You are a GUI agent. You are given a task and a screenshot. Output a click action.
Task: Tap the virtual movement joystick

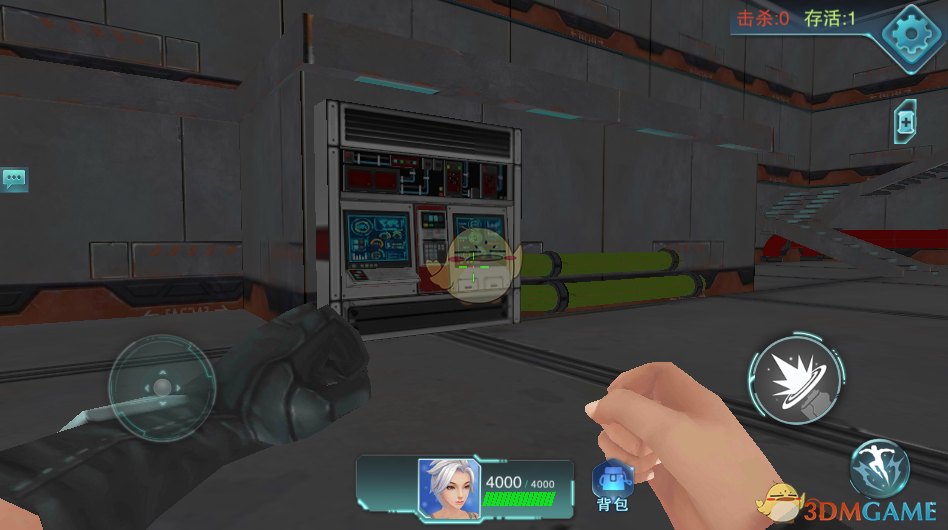[161, 387]
